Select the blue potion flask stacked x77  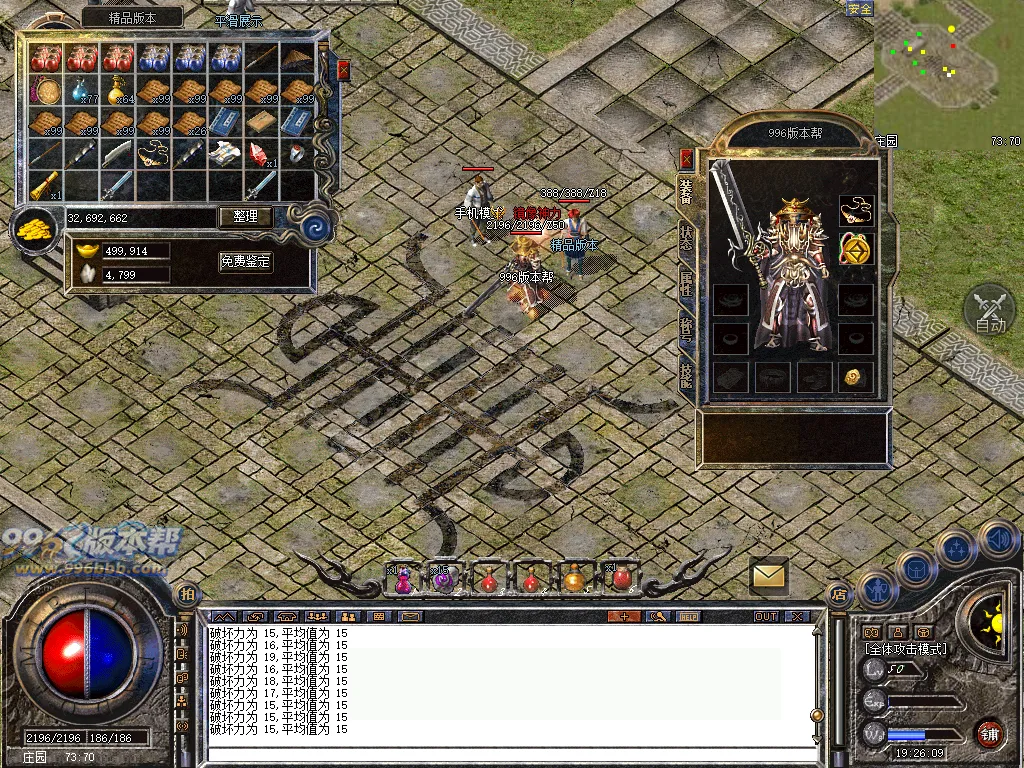[81, 91]
